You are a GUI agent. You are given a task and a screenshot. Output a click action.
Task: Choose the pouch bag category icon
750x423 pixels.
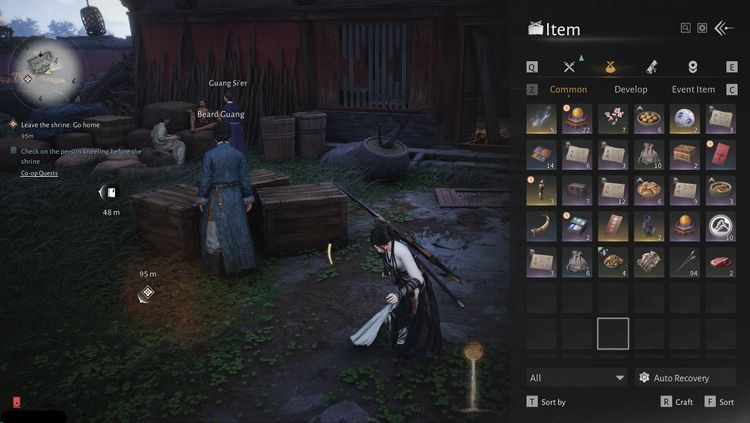point(610,67)
